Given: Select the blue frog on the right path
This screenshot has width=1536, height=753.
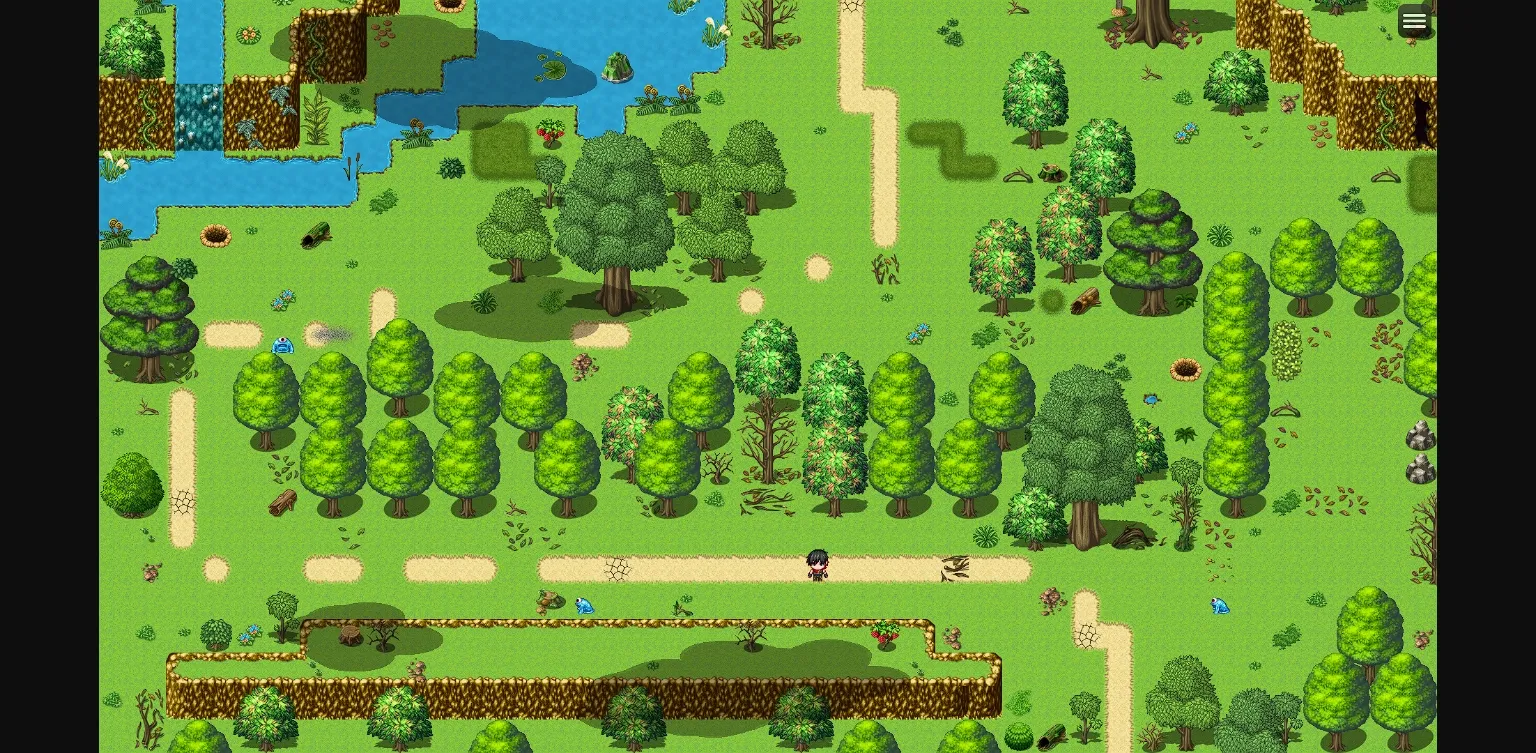Looking at the screenshot, I should (x=1219, y=606).
